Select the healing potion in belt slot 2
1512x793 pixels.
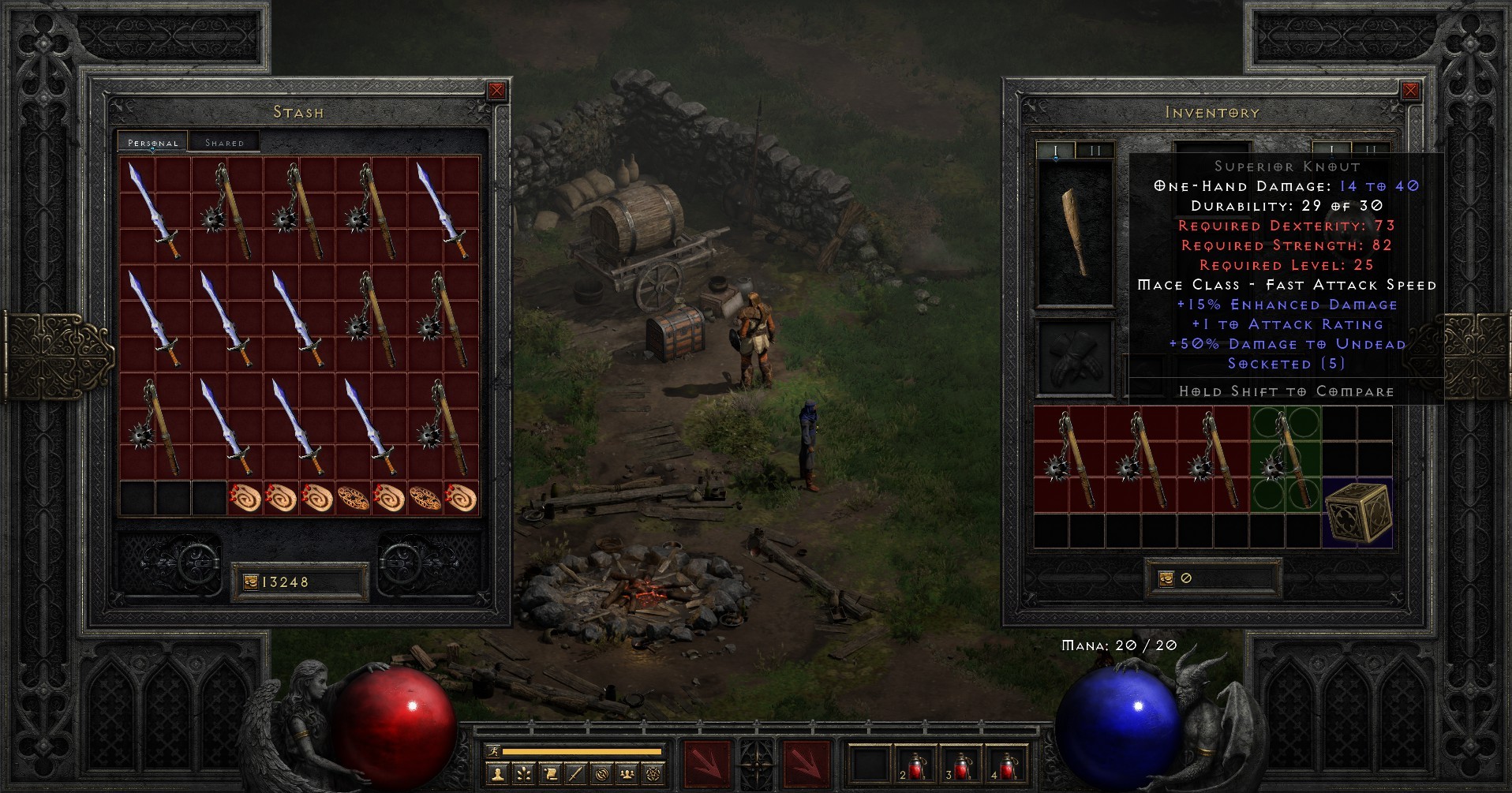[915, 764]
